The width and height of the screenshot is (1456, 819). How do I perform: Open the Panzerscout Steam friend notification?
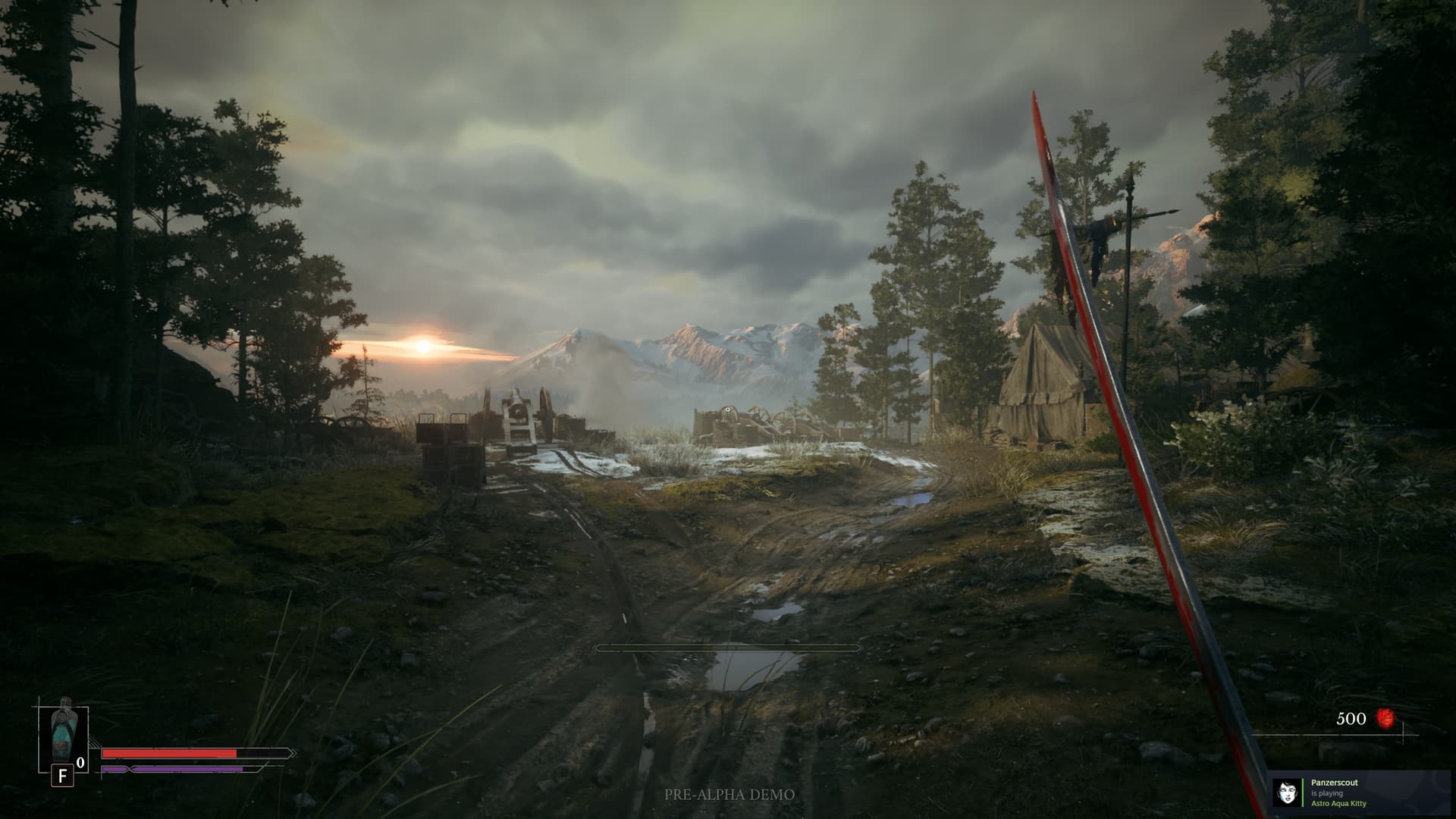[1361, 793]
